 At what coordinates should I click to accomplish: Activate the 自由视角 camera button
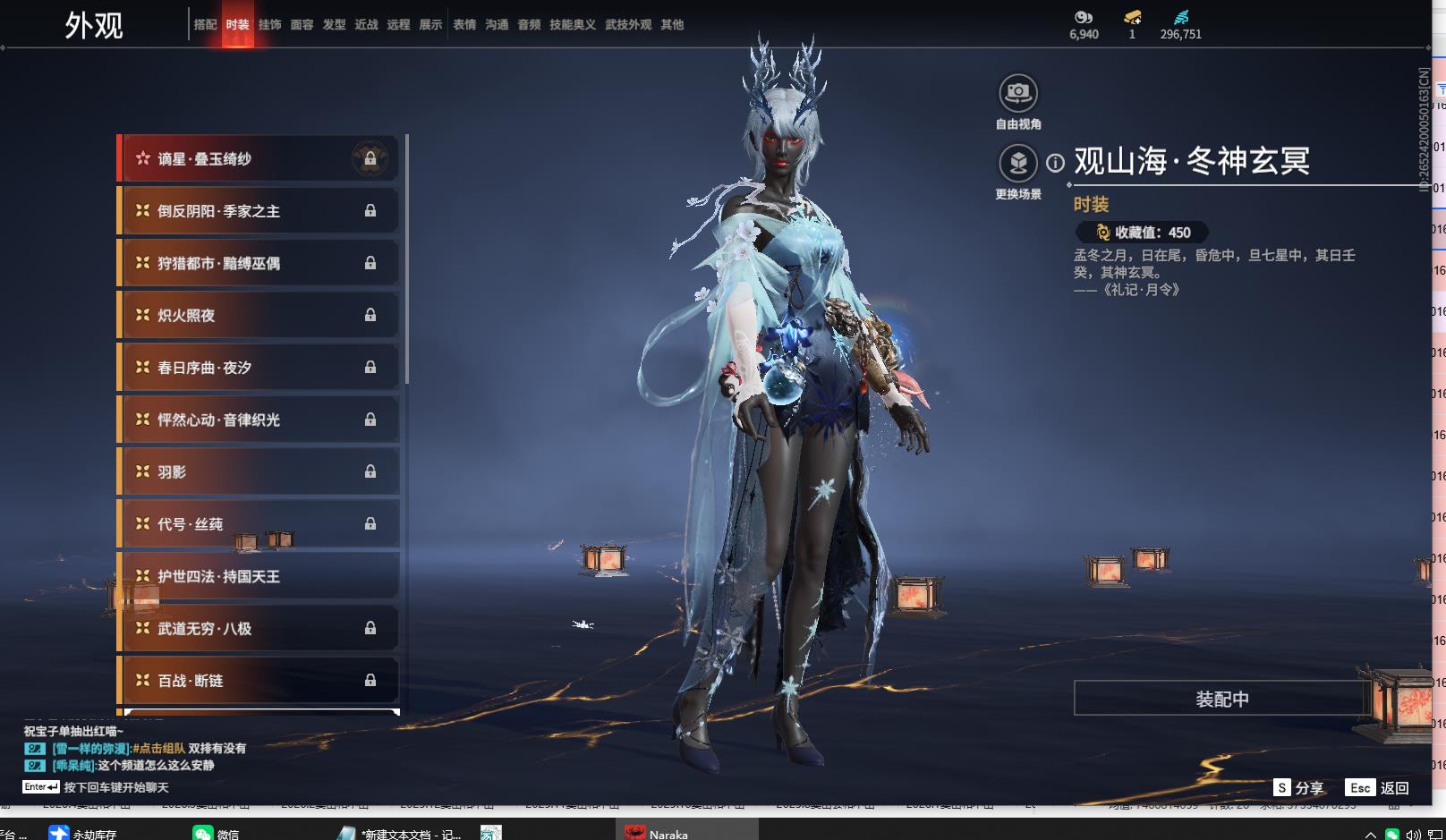pos(1017,93)
